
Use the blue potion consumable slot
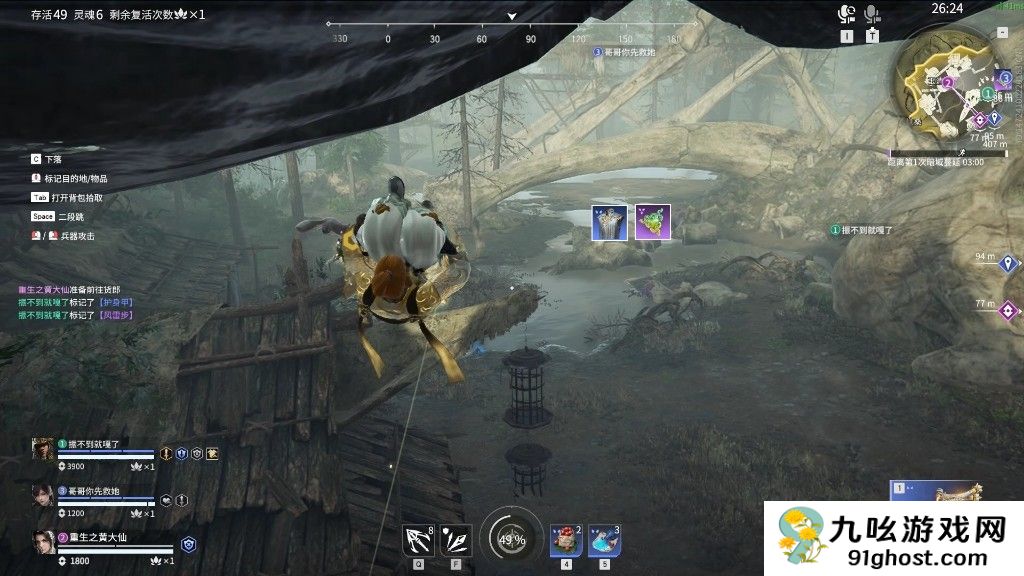point(604,540)
